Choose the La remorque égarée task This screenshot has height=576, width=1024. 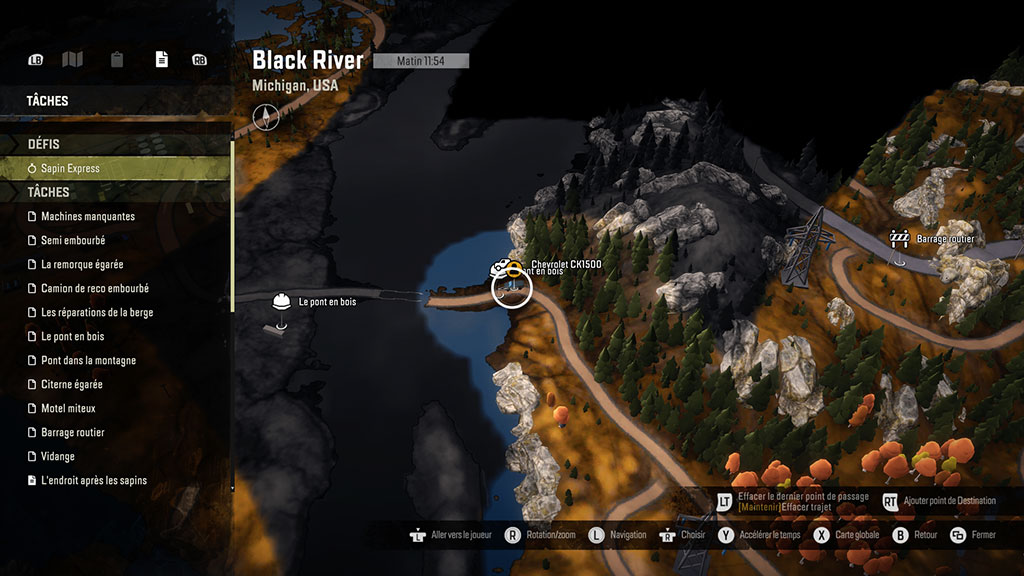coord(82,265)
